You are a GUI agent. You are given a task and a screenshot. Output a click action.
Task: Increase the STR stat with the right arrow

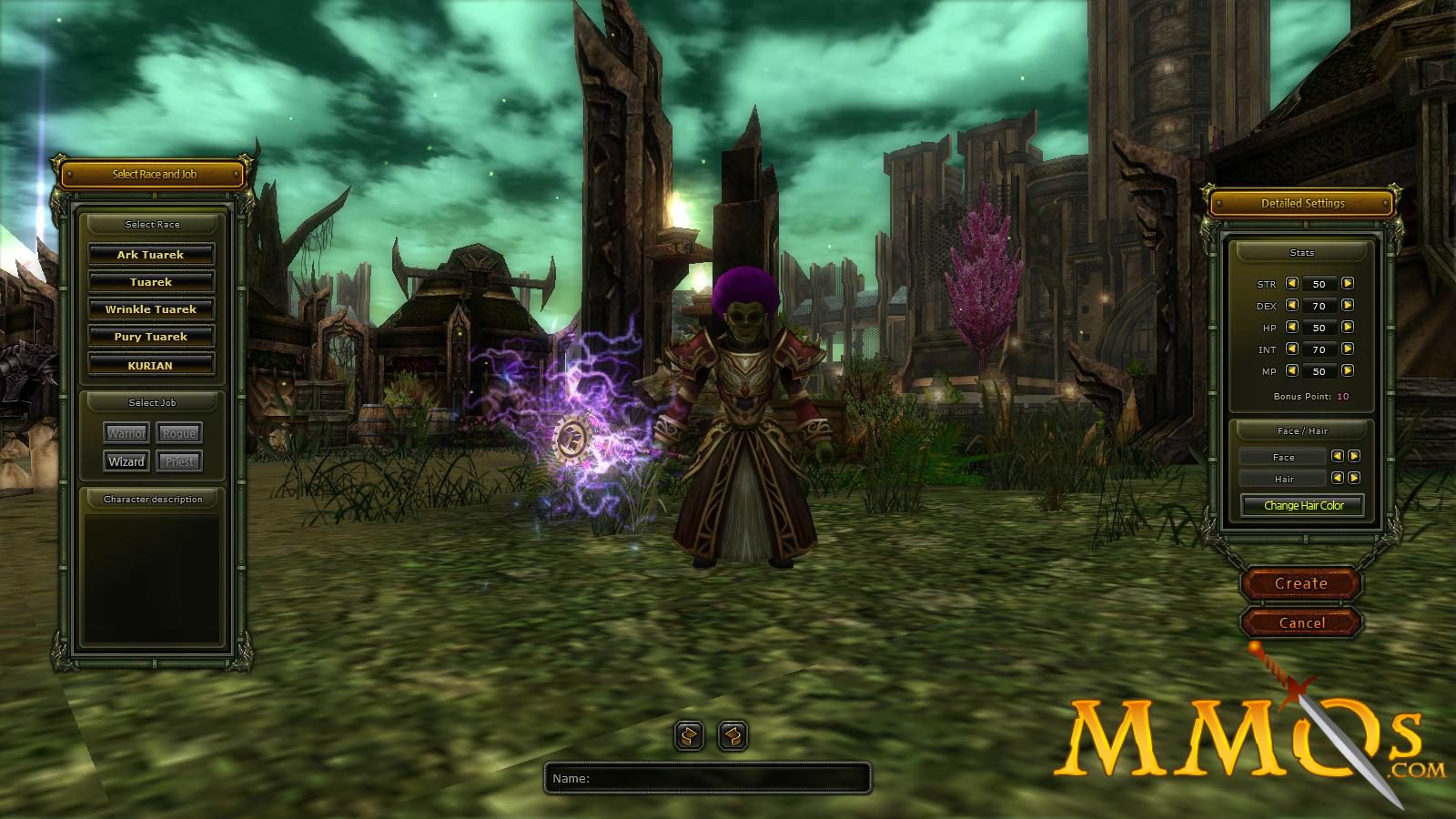point(1346,285)
